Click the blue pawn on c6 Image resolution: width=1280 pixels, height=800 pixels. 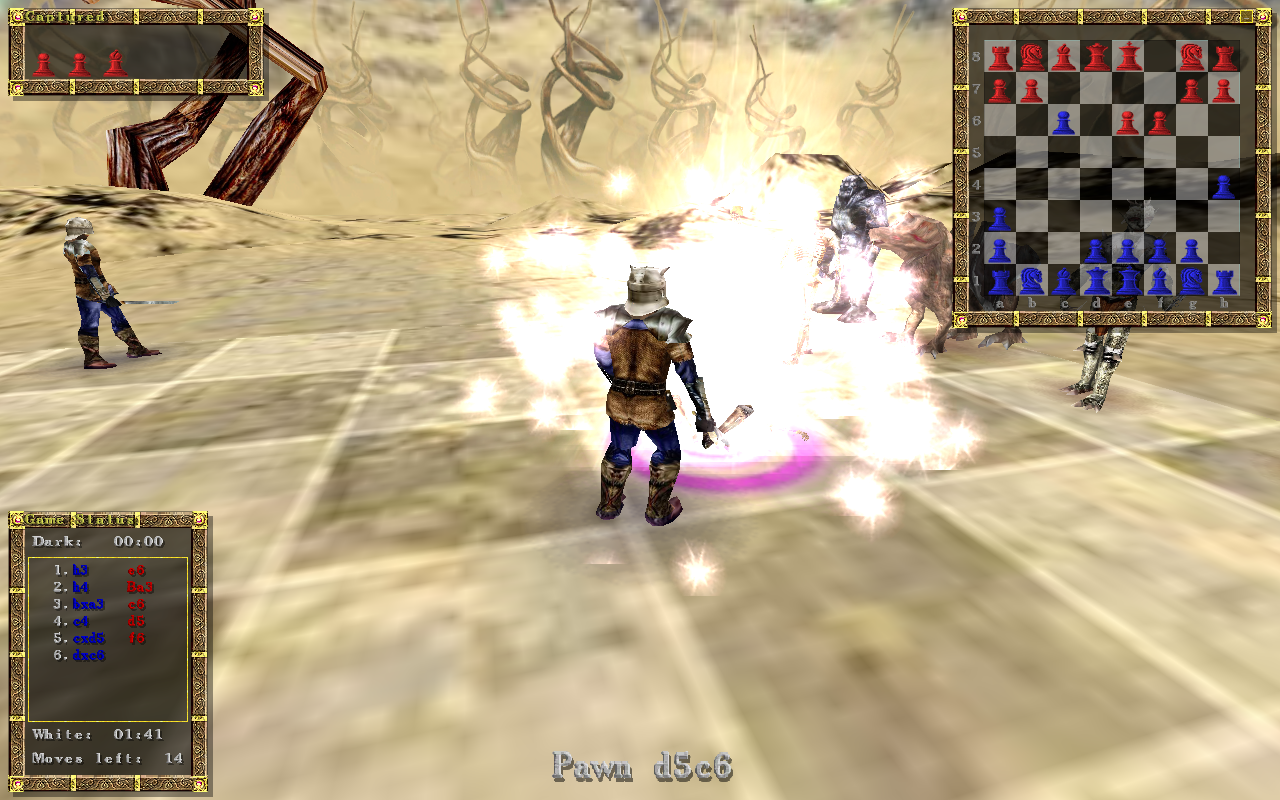tap(1064, 120)
